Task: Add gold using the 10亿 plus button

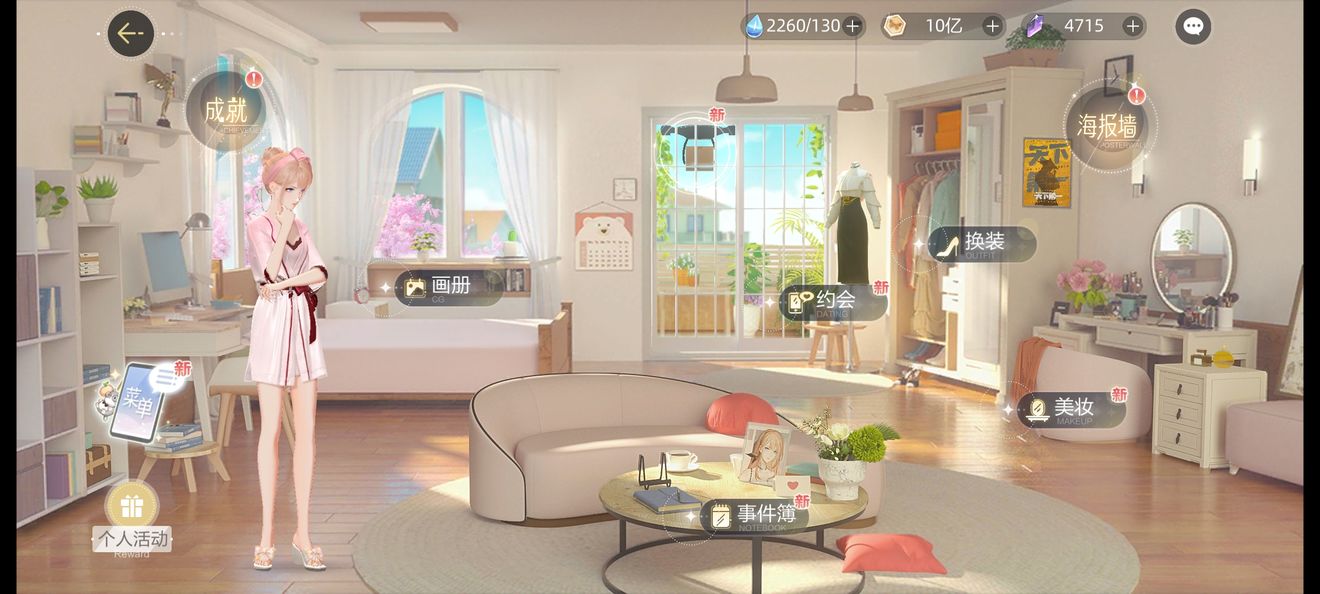Action: pos(992,26)
